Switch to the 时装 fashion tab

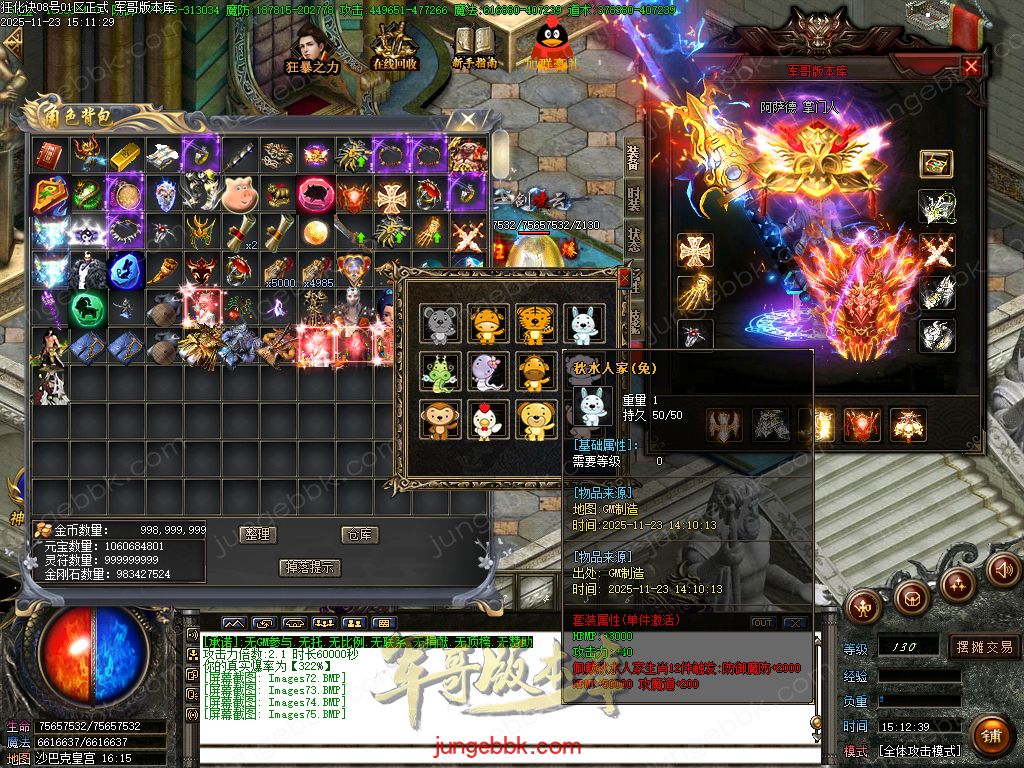pos(634,197)
